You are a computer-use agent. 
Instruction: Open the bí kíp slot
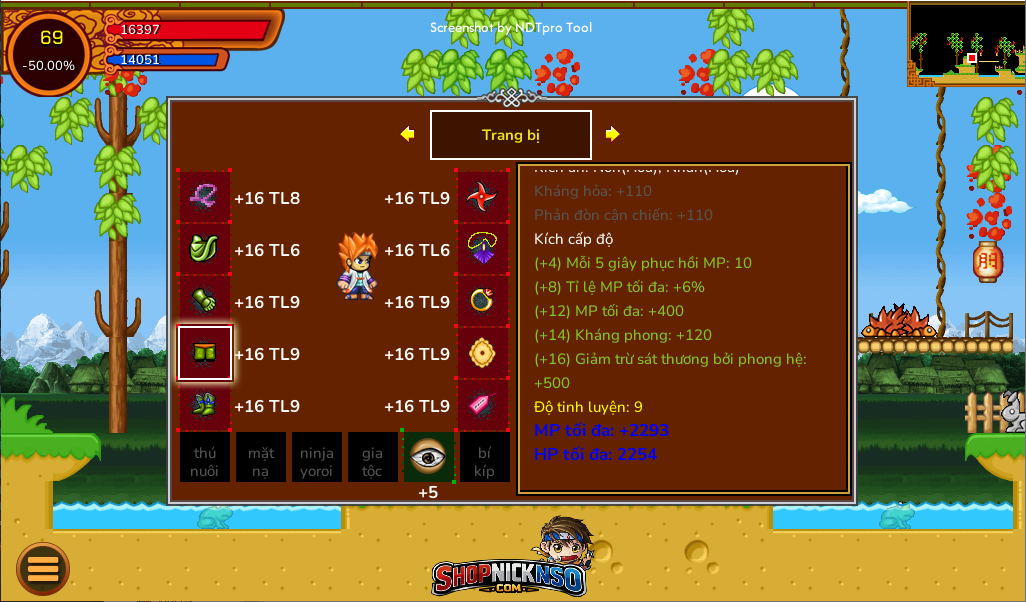click(x=485, y=458)
